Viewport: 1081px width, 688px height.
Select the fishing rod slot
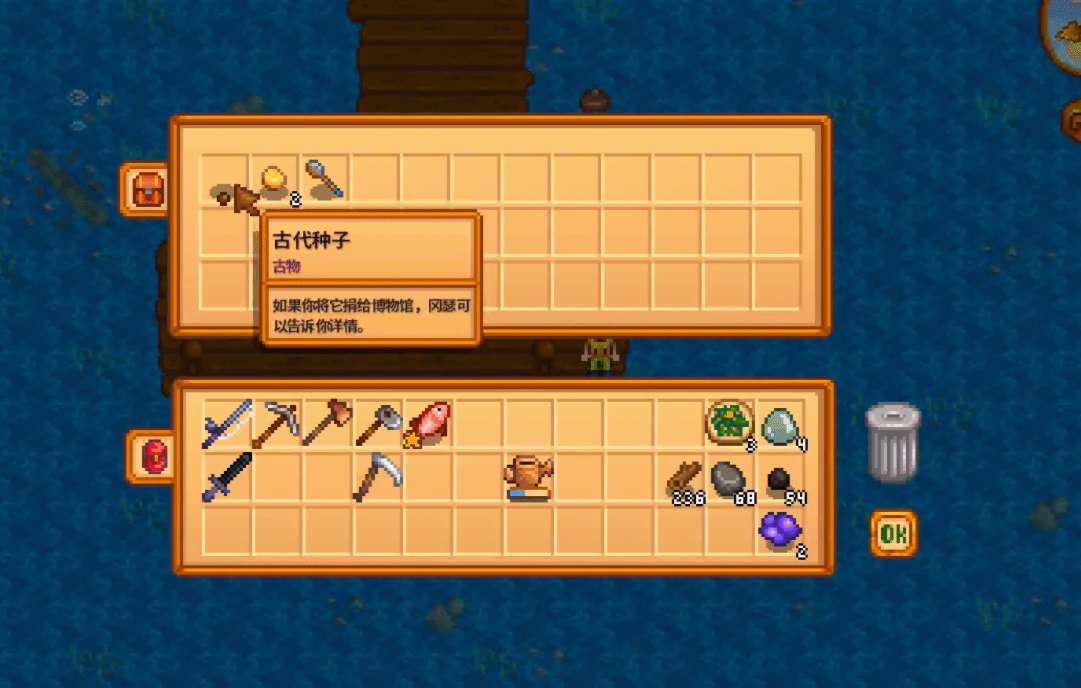pos(227,423)
